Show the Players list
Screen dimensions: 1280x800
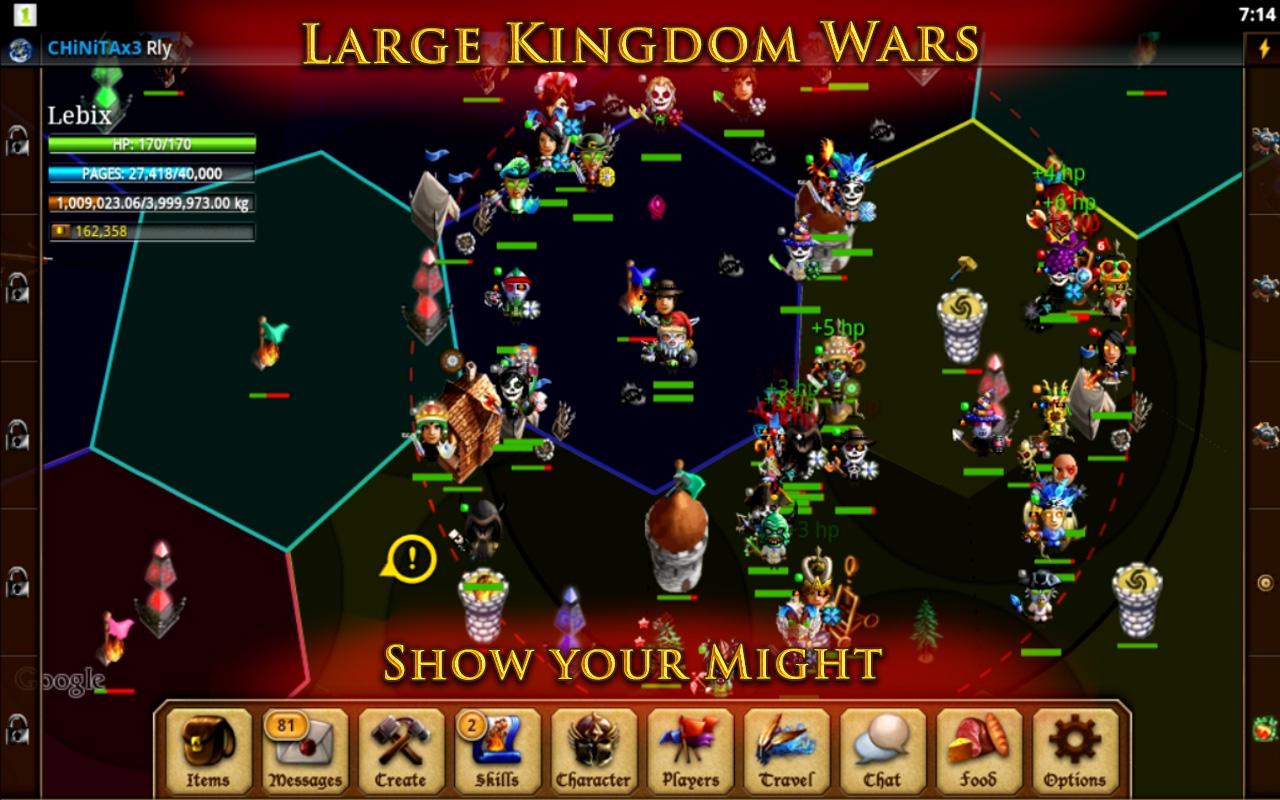(690, 751)
